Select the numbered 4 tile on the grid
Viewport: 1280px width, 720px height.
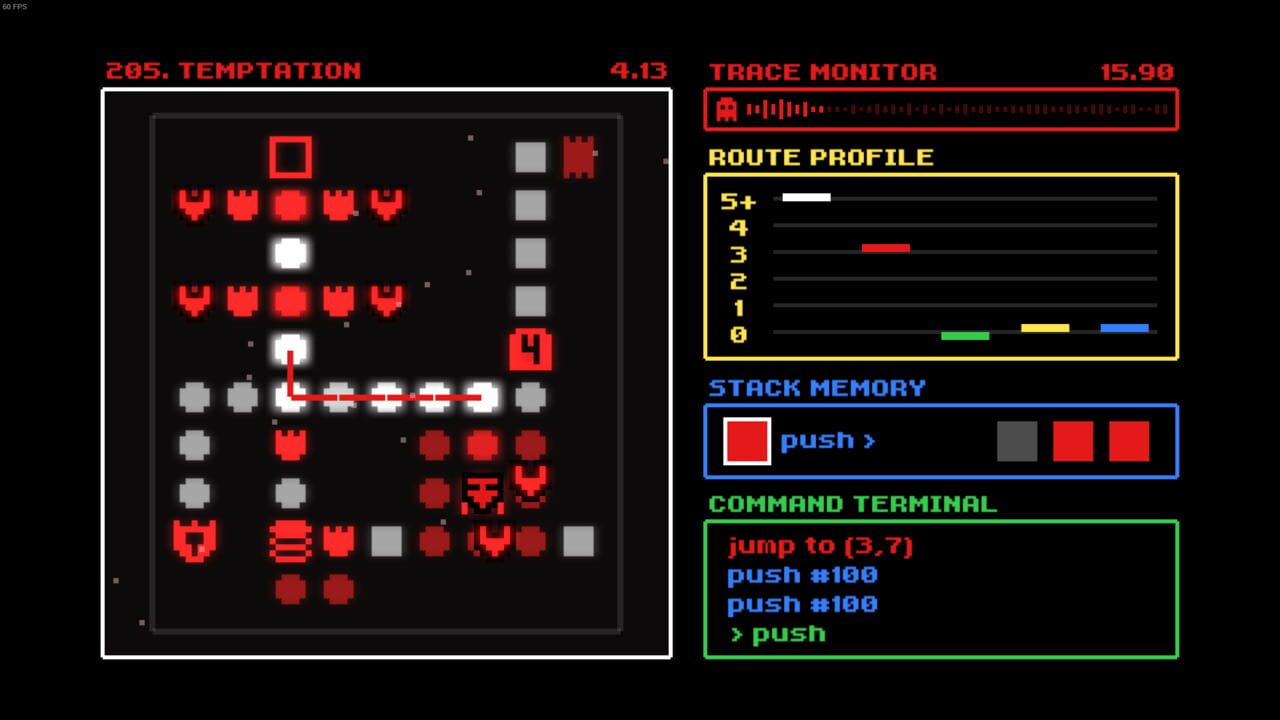point(530,348)
